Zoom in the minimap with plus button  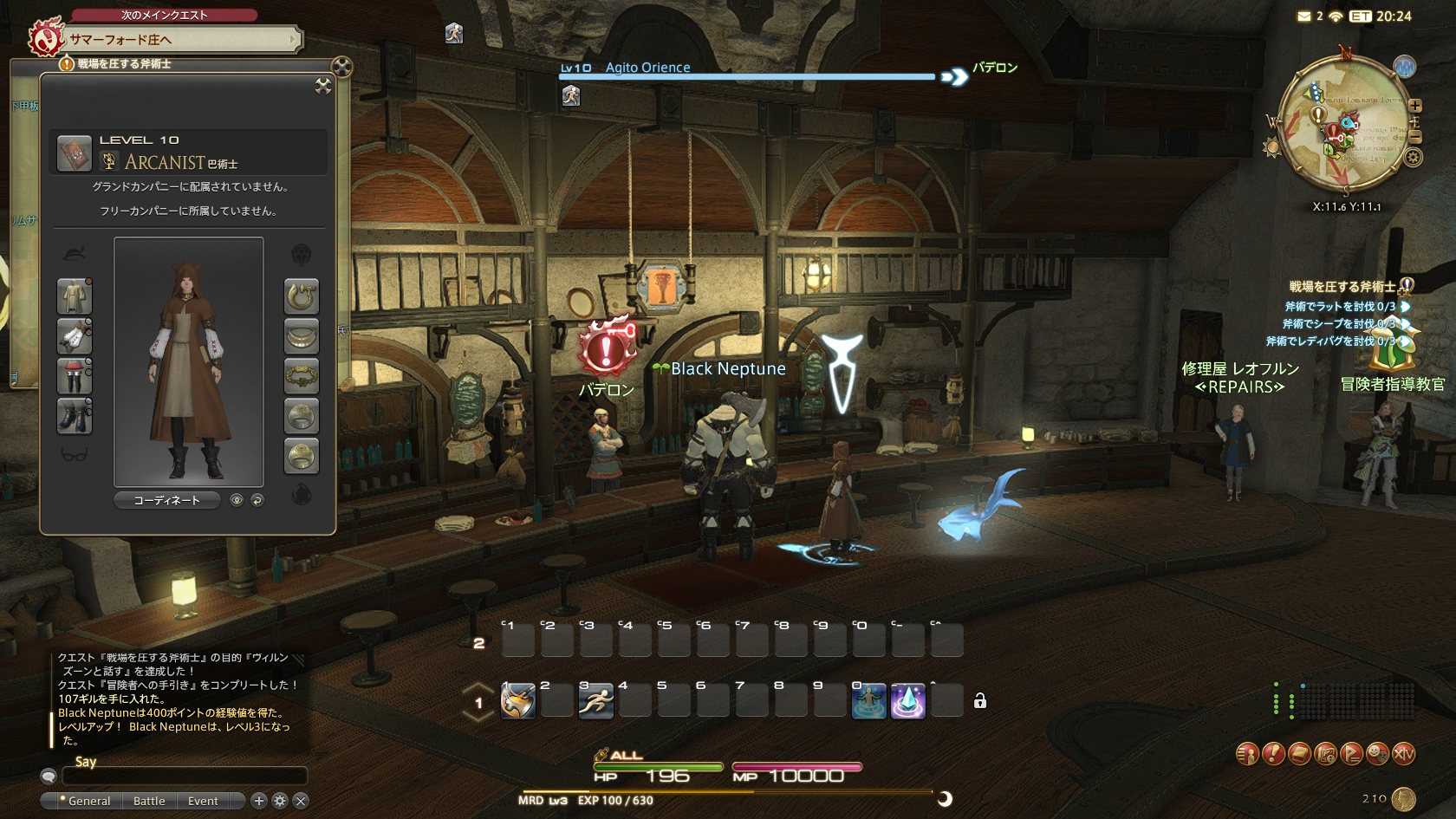1415,106
